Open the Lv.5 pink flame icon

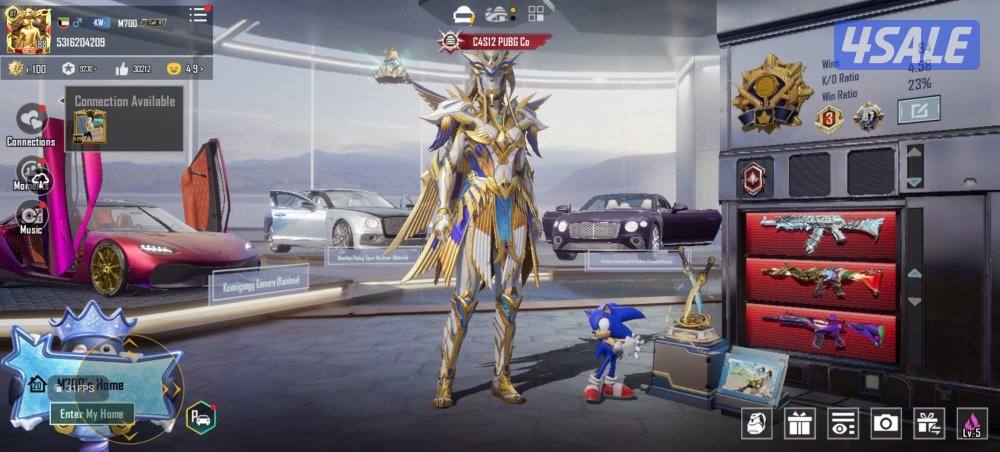point(972,423)
